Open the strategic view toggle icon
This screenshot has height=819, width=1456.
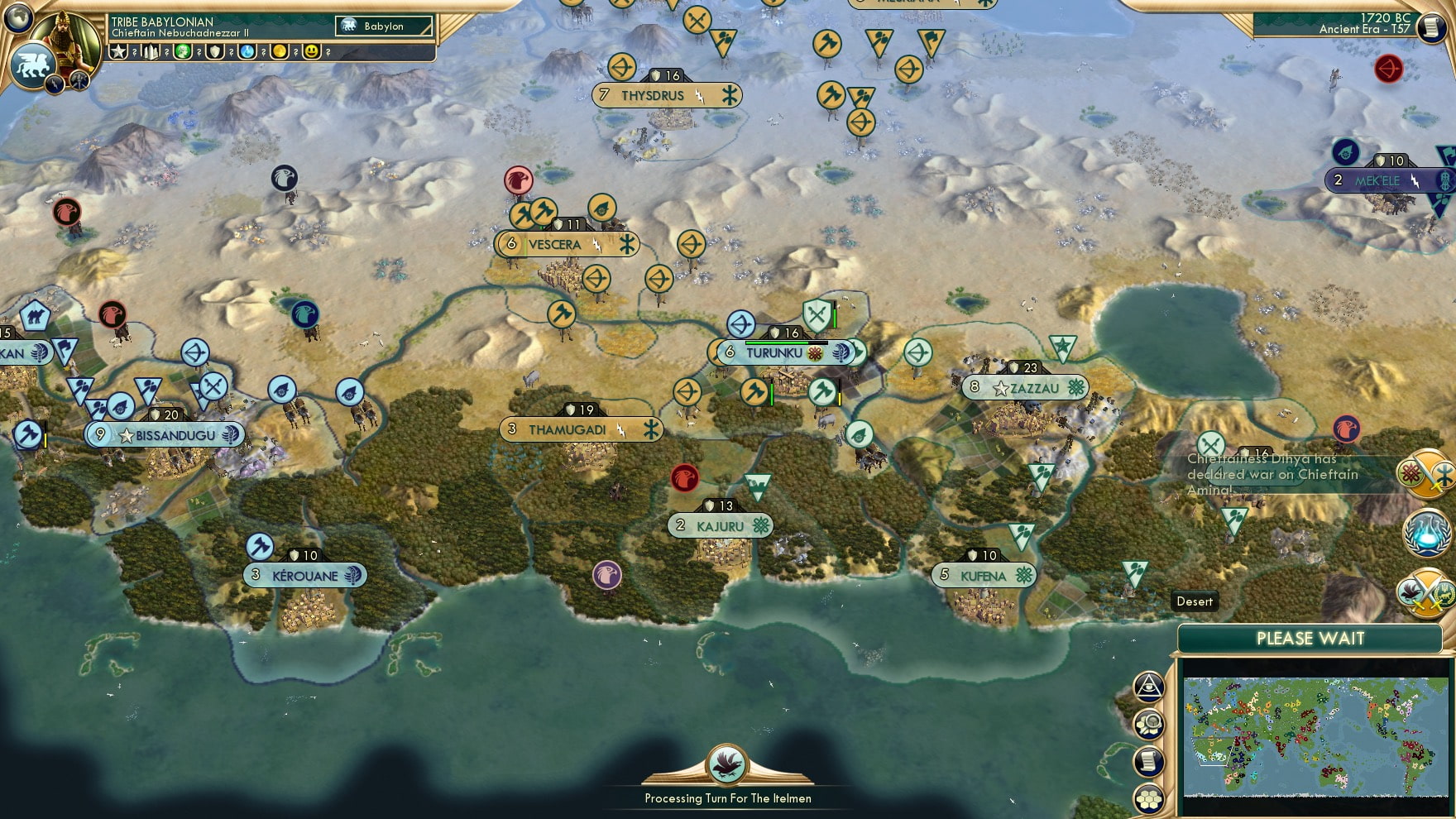point(1149,687)
